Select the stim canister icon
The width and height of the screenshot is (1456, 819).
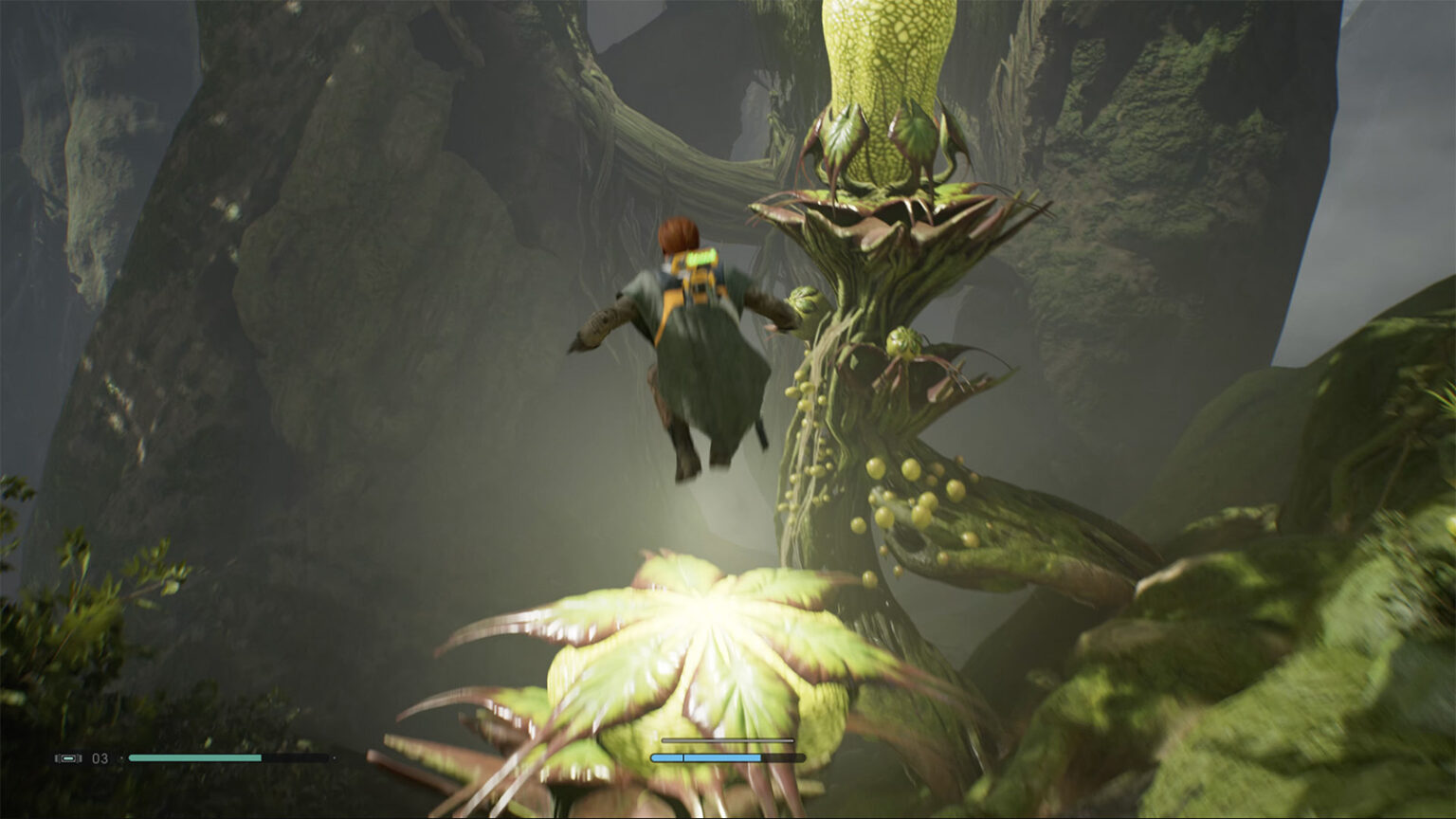click(68, 758)
